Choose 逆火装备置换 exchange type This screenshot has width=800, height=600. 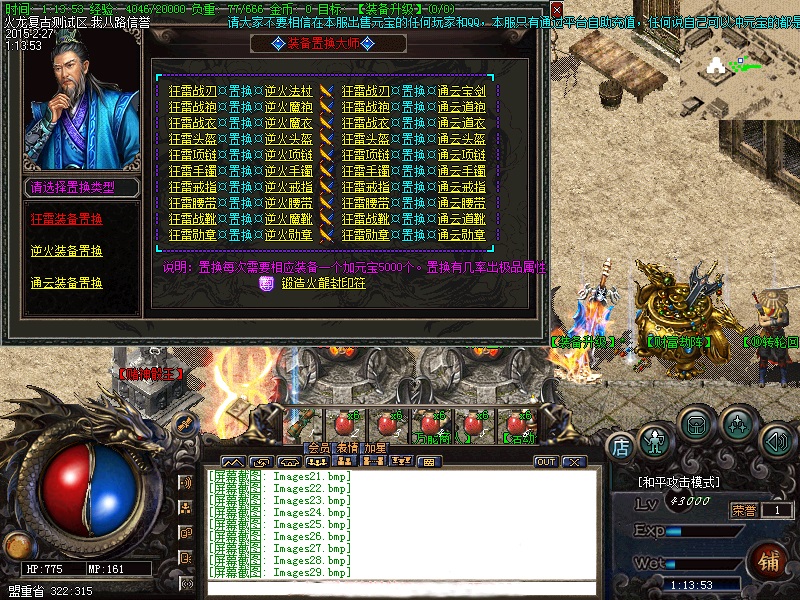(x=66, y=251)
